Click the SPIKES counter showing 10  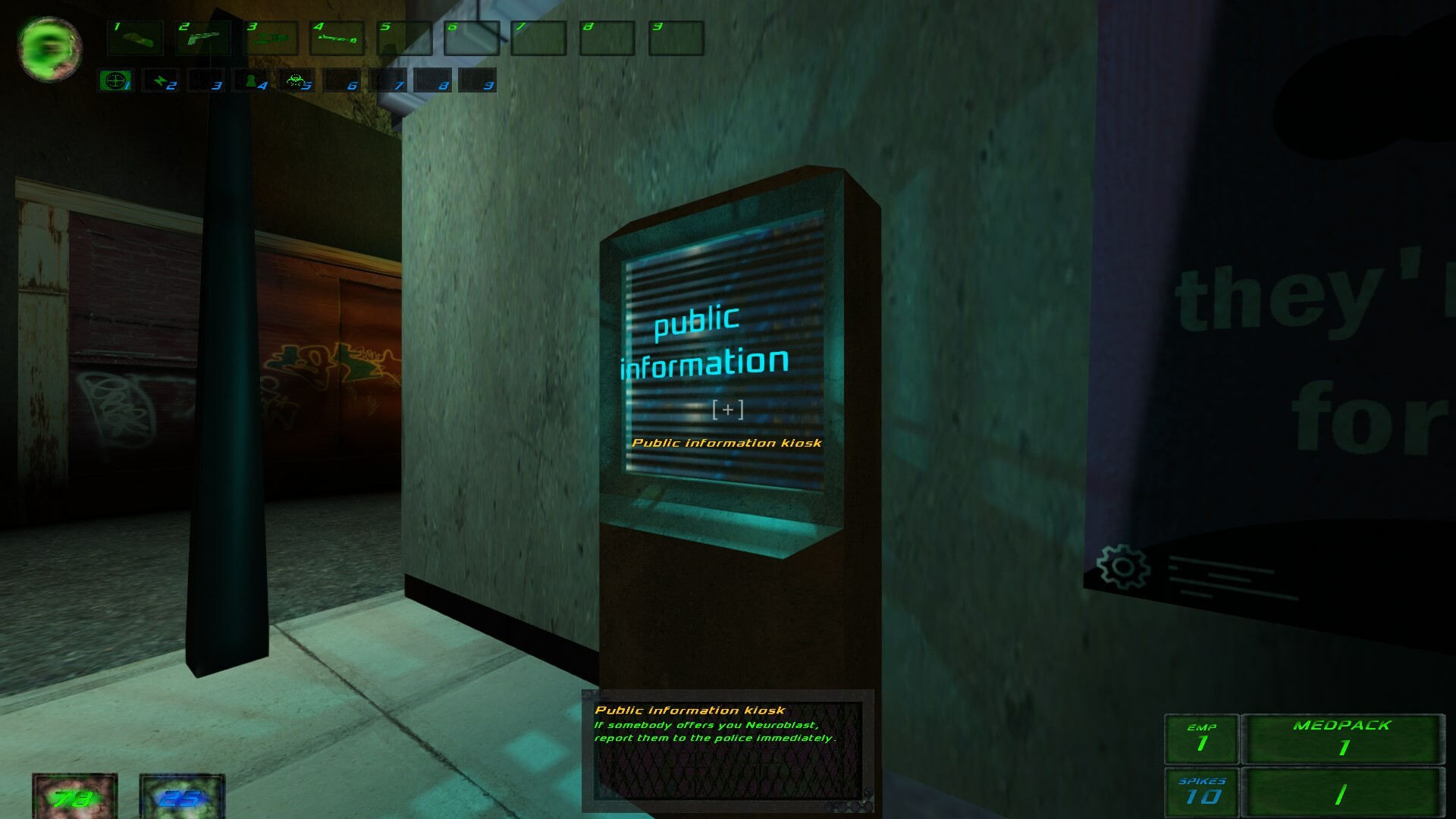click(x=1203, y=790)
